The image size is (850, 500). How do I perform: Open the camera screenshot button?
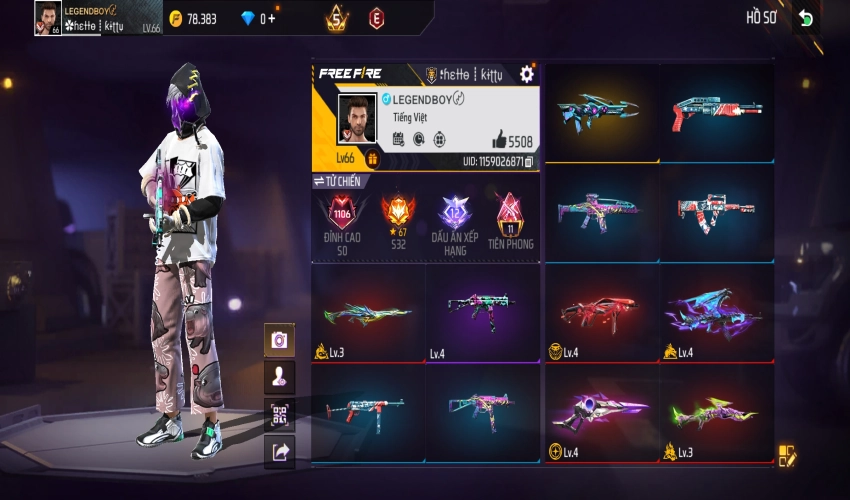pos(279,340)
